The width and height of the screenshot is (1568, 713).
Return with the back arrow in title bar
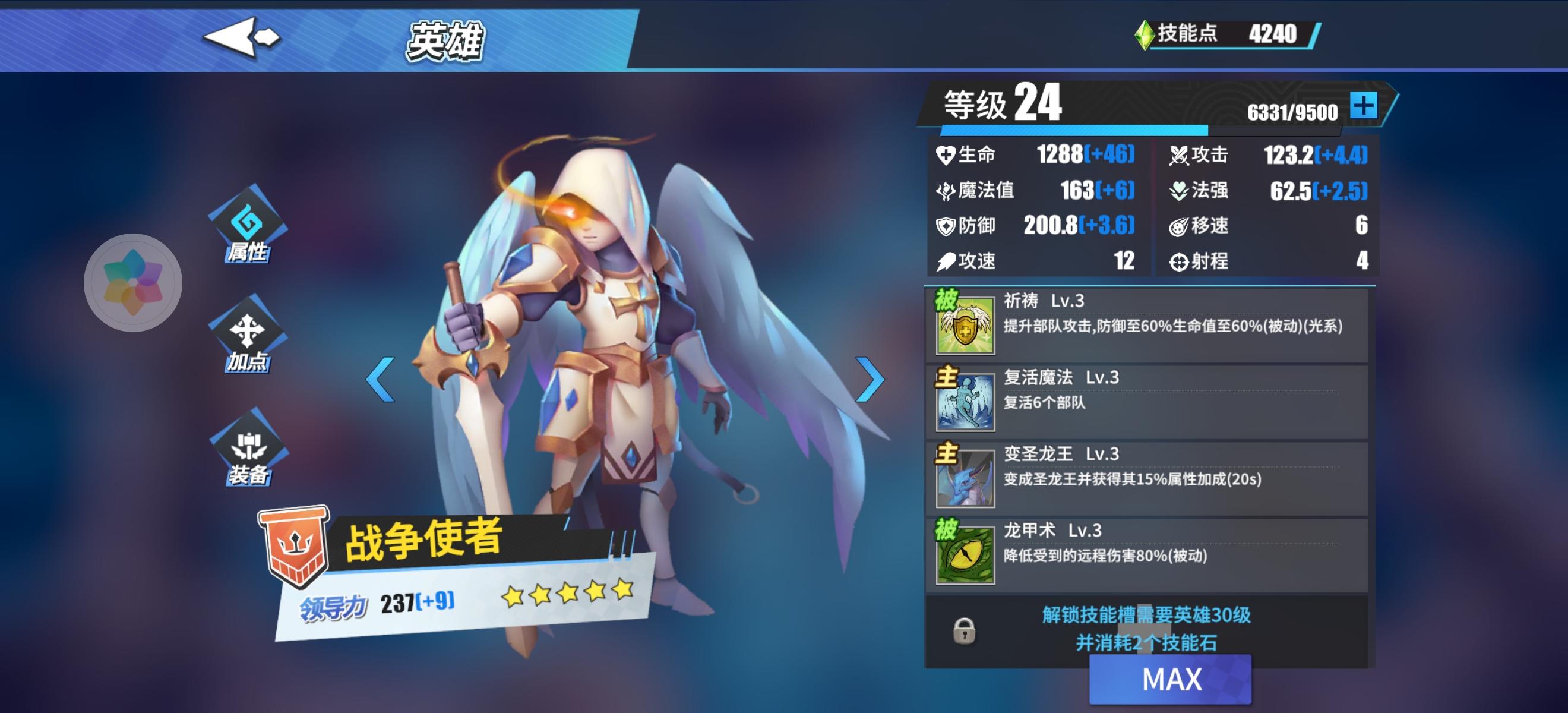point(241,38)
